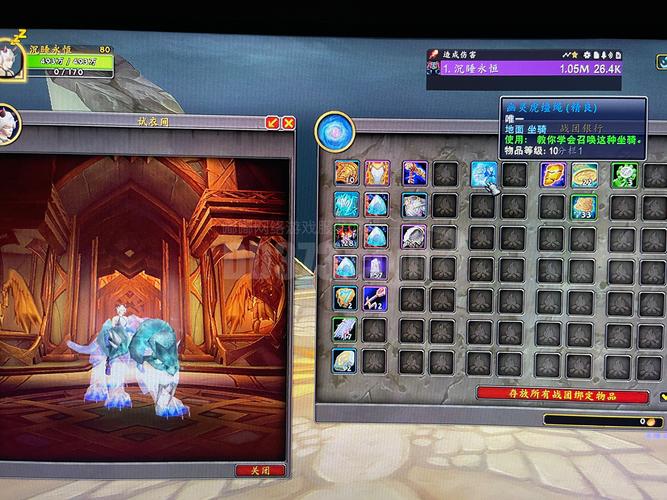Screen dimensions: 667x500
Task: Select the hovered light-blue tiger mount item
Action: point(483,174)
